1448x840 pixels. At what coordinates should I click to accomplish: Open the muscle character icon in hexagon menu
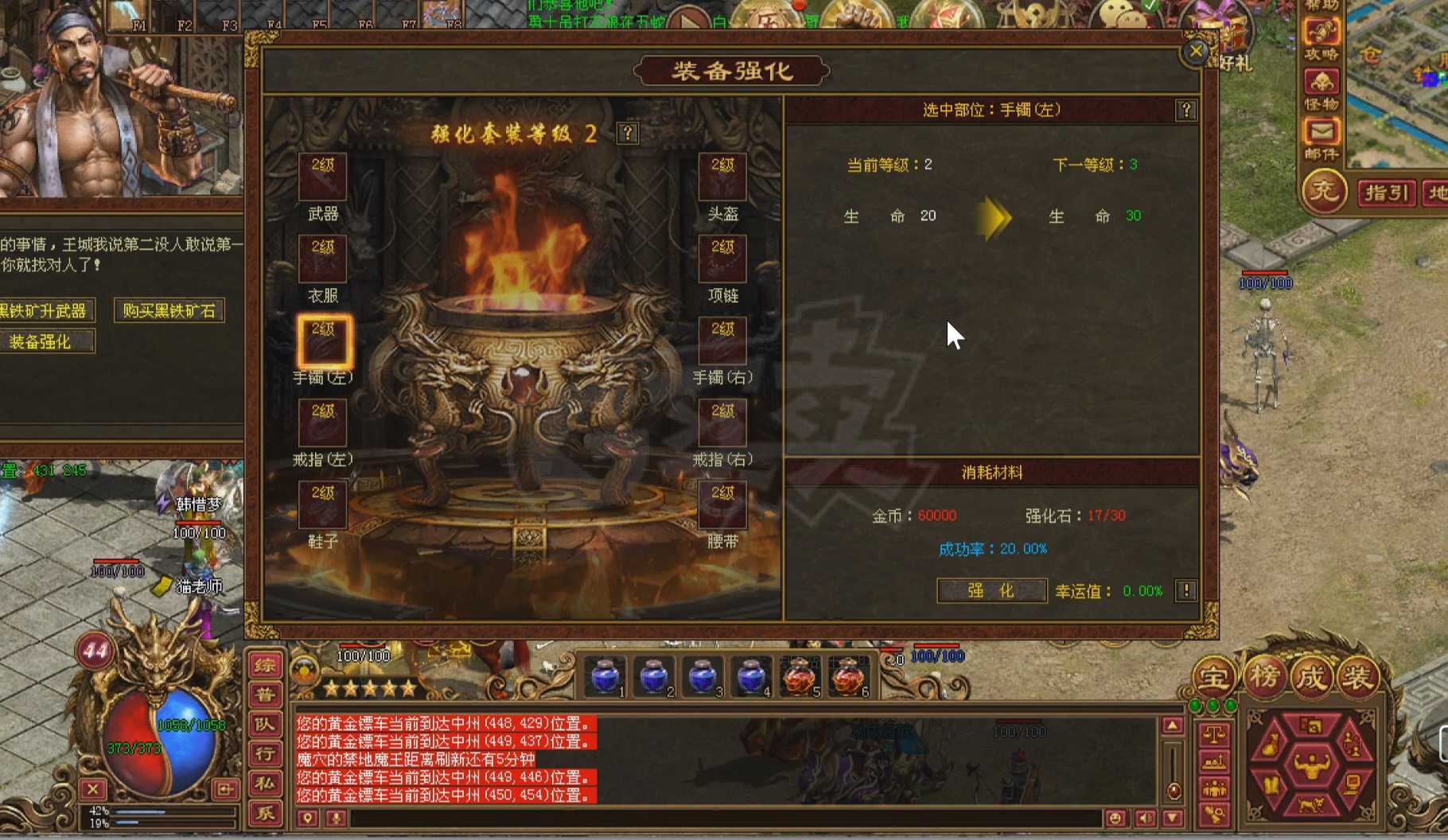[1311, 766]
